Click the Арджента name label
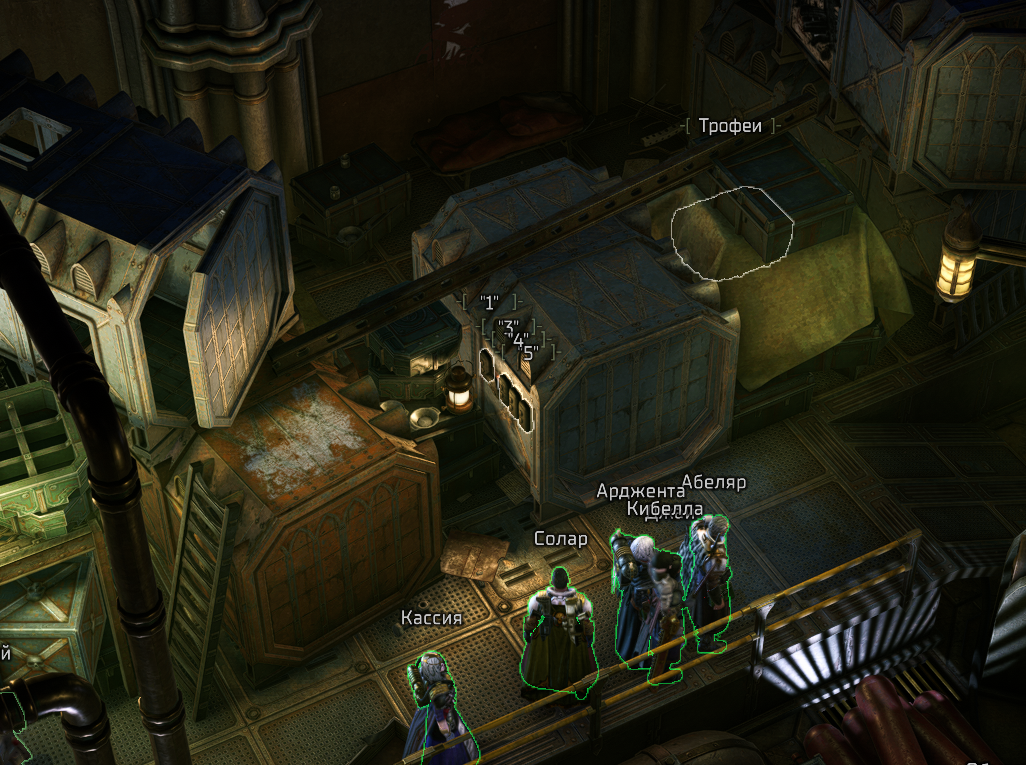The width and height of the screenshot is (1026, 765). [x=640, y=490]
